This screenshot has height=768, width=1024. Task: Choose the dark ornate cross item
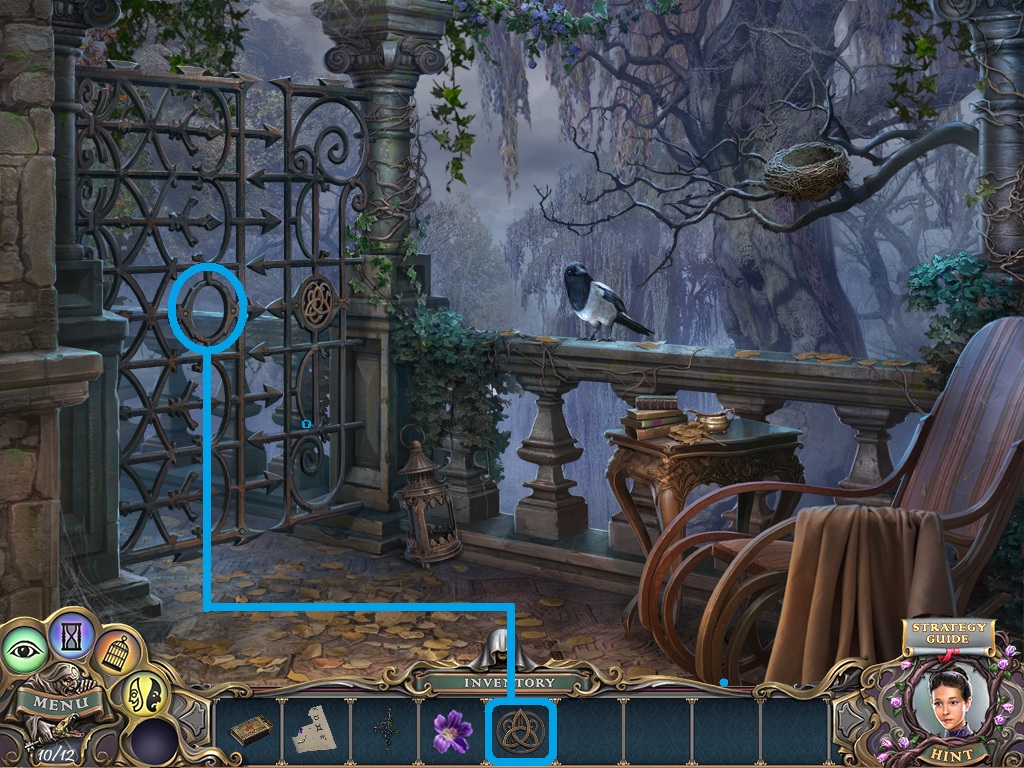click(385, 732)
